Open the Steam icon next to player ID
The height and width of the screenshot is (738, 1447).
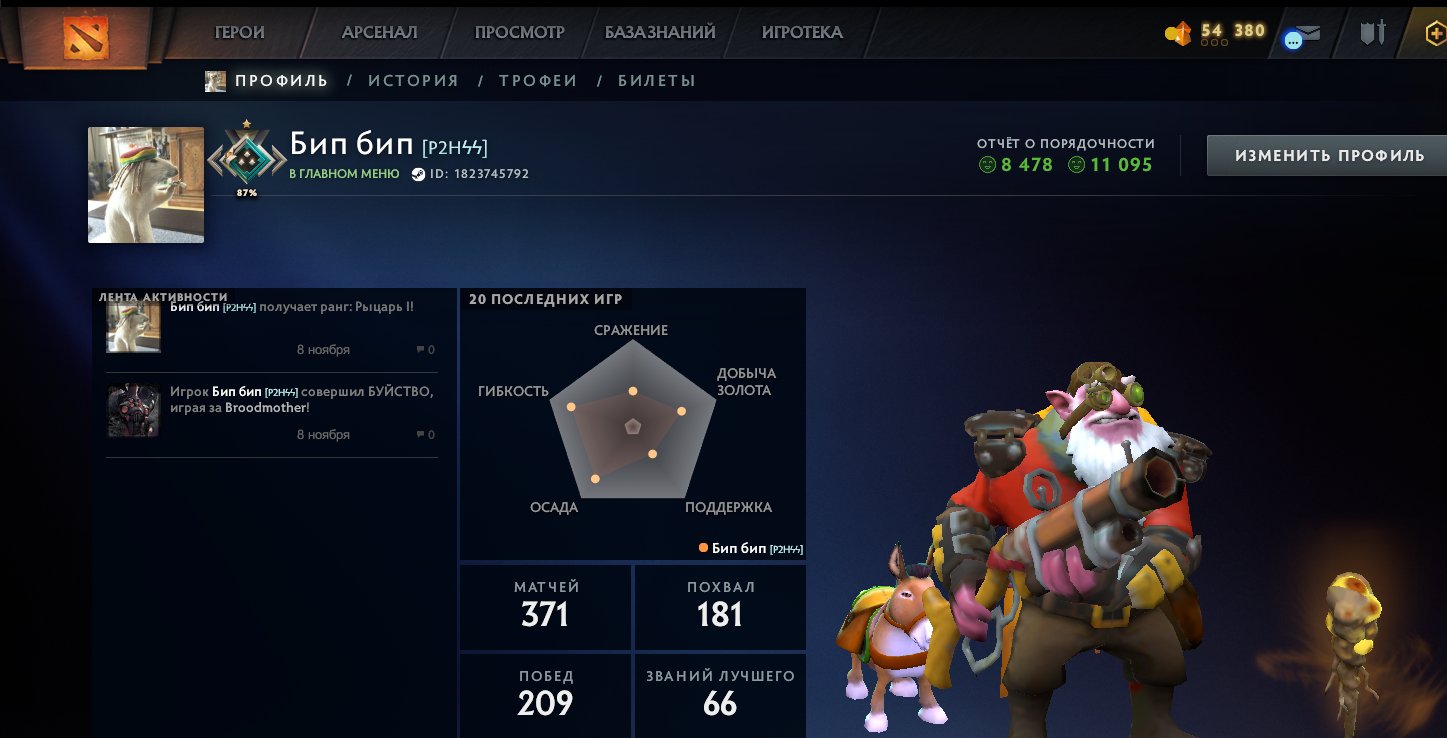click(419, 172)
